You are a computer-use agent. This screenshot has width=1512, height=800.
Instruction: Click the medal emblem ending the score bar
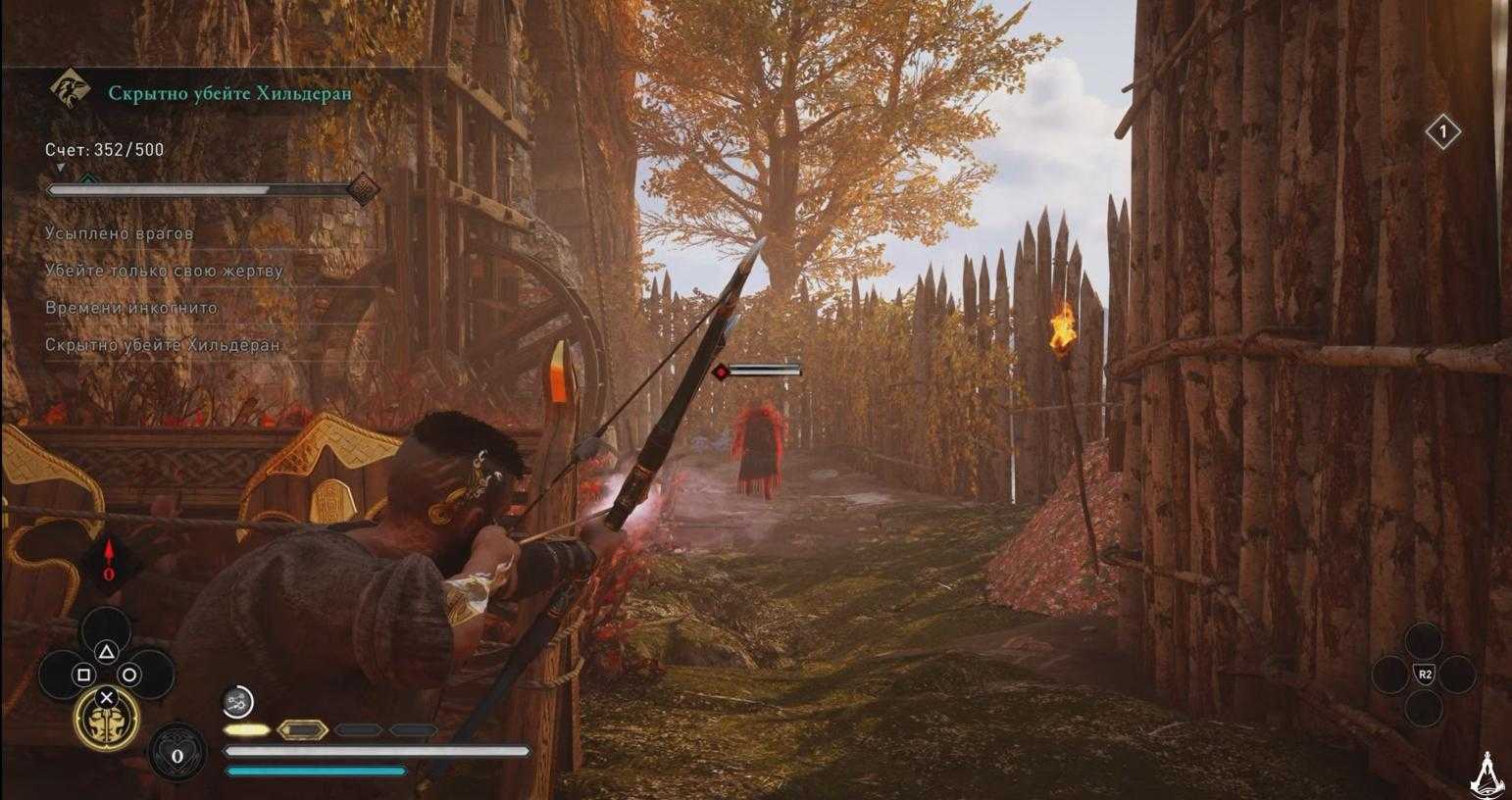click(x=363, y=189)
